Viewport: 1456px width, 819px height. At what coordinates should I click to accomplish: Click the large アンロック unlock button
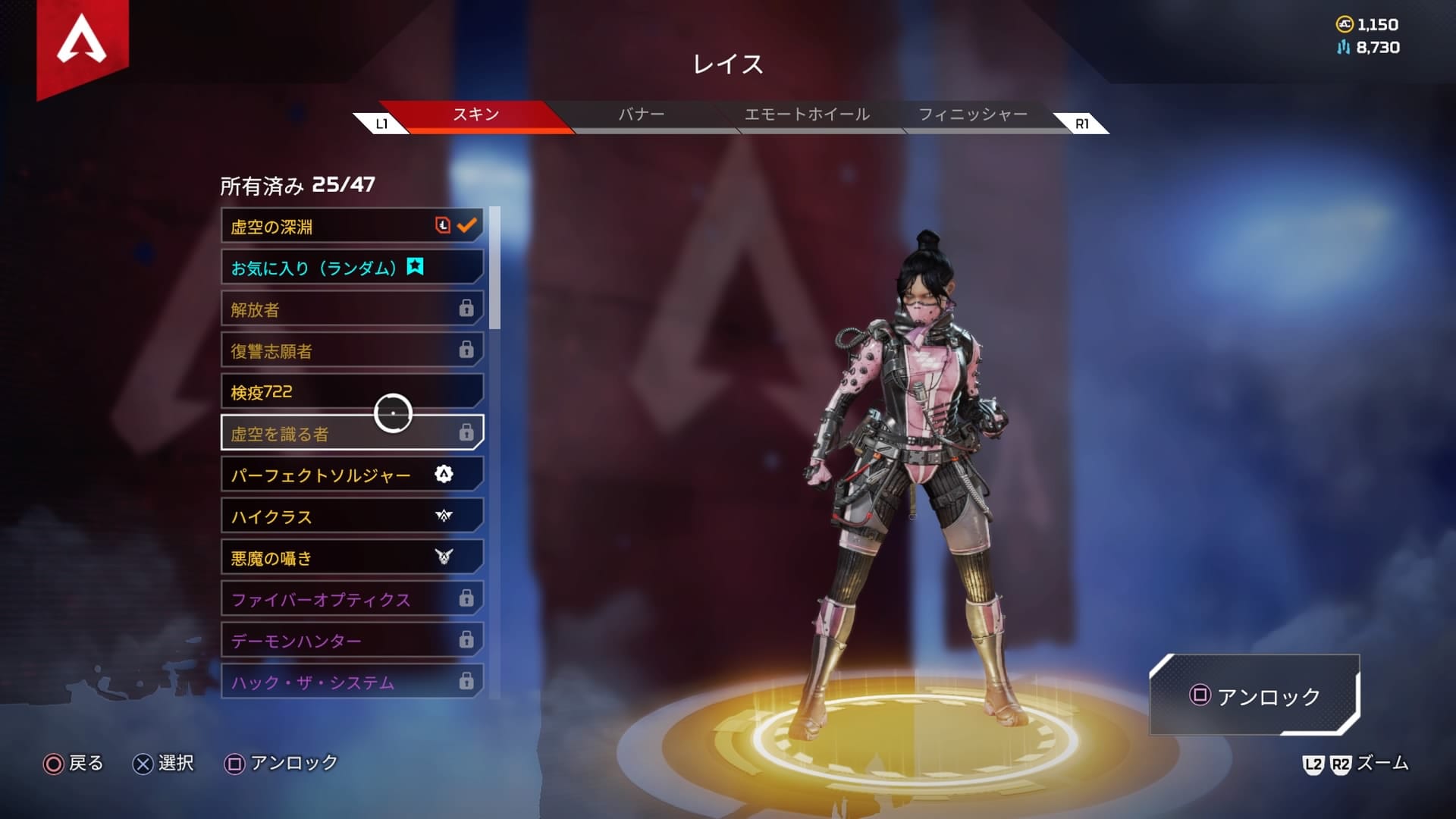click(1255, 695)
